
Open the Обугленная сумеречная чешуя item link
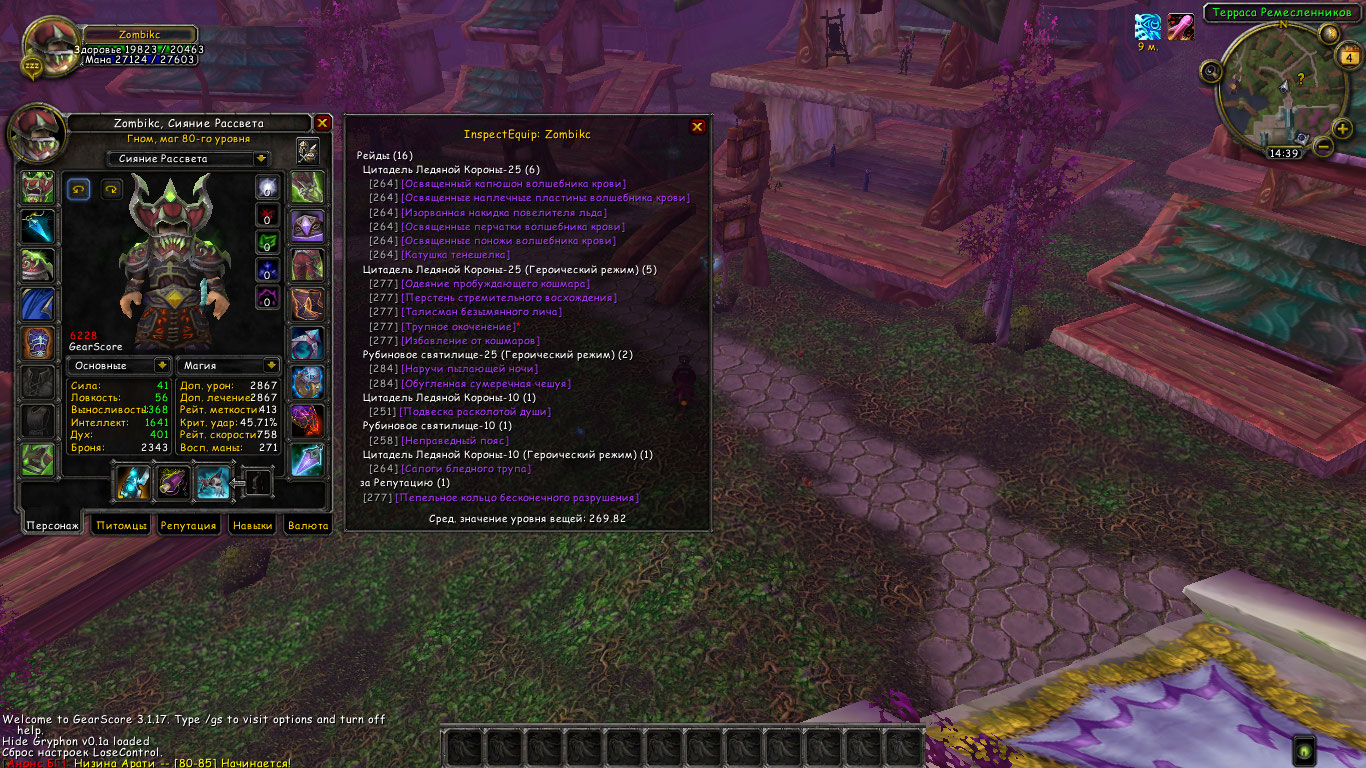pyautogui.click(x=485, y=383)
